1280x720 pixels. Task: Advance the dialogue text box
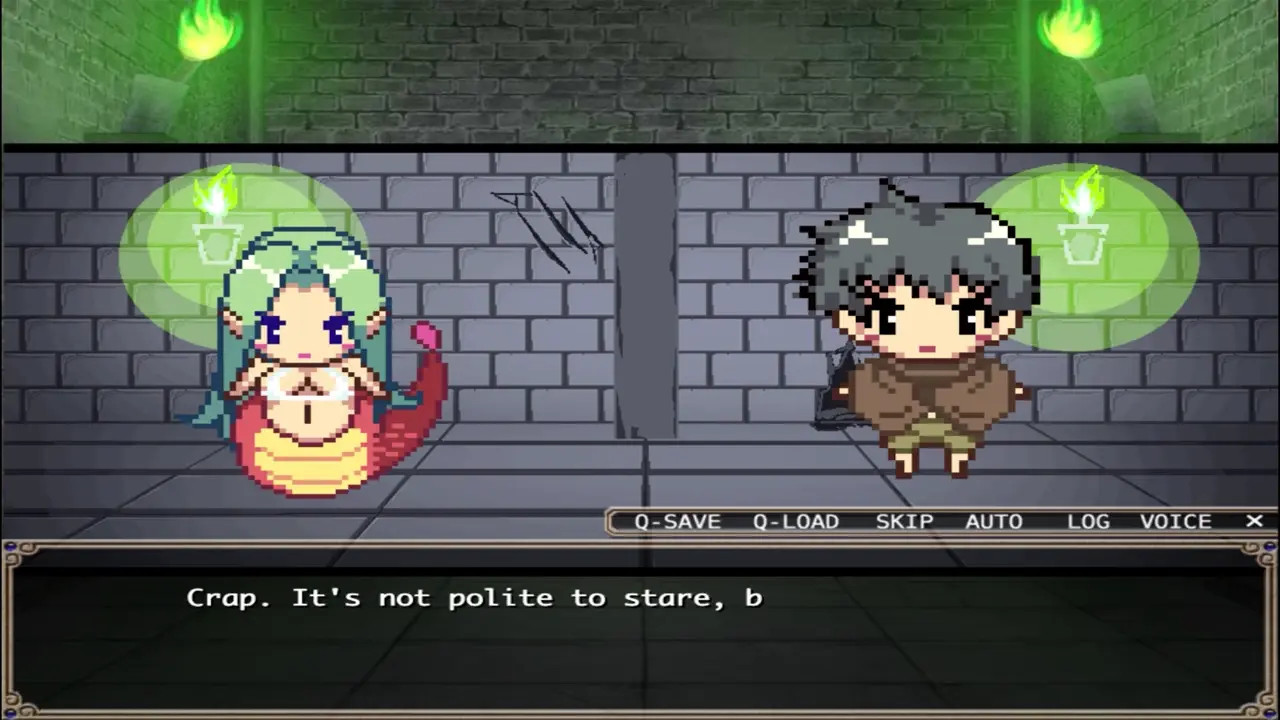coord(640,628)
